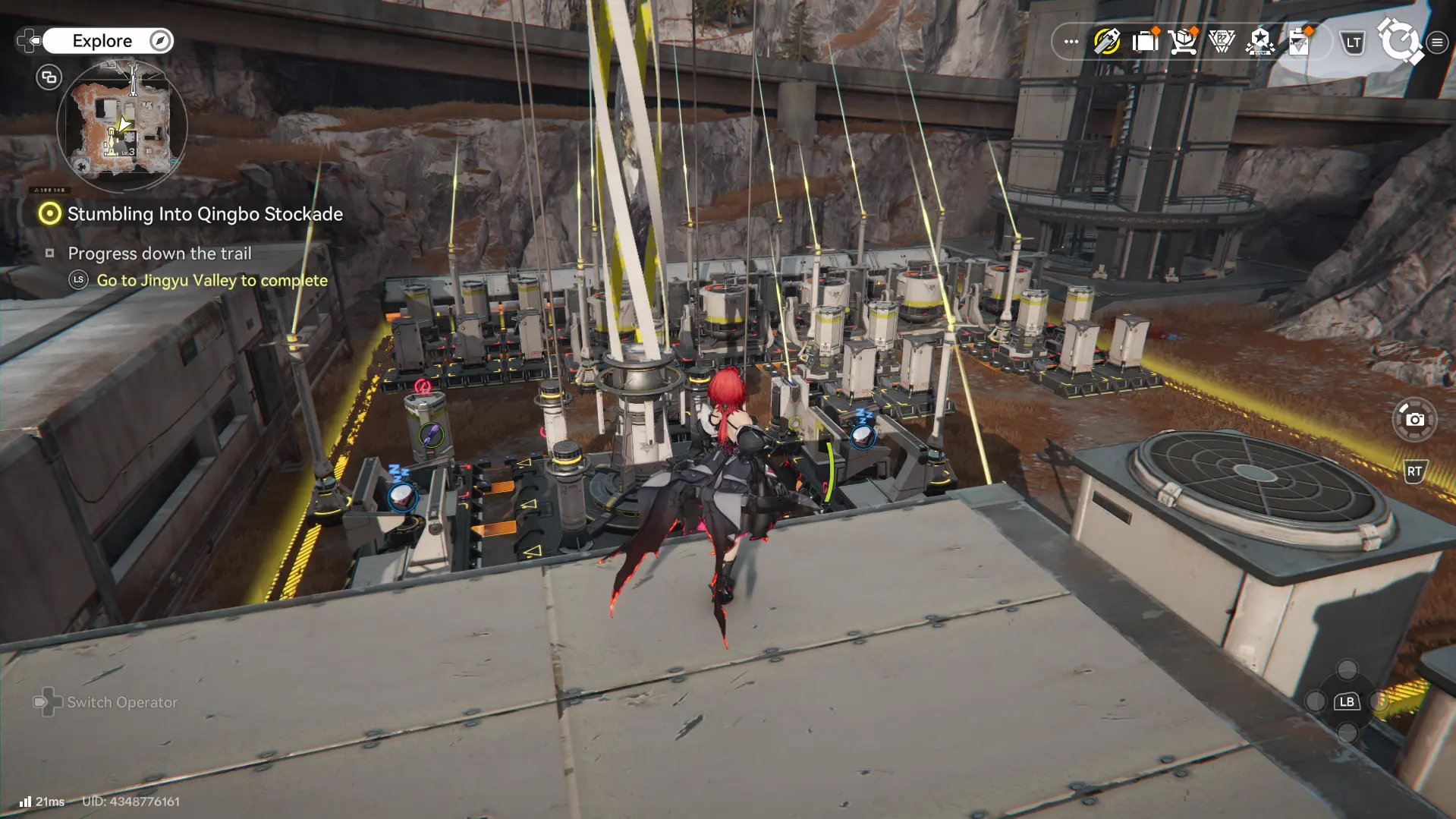This screenshot has width=1456, height=819.
Task: Click the minimap layers toggle circle
Action: [x=49, y=77]
